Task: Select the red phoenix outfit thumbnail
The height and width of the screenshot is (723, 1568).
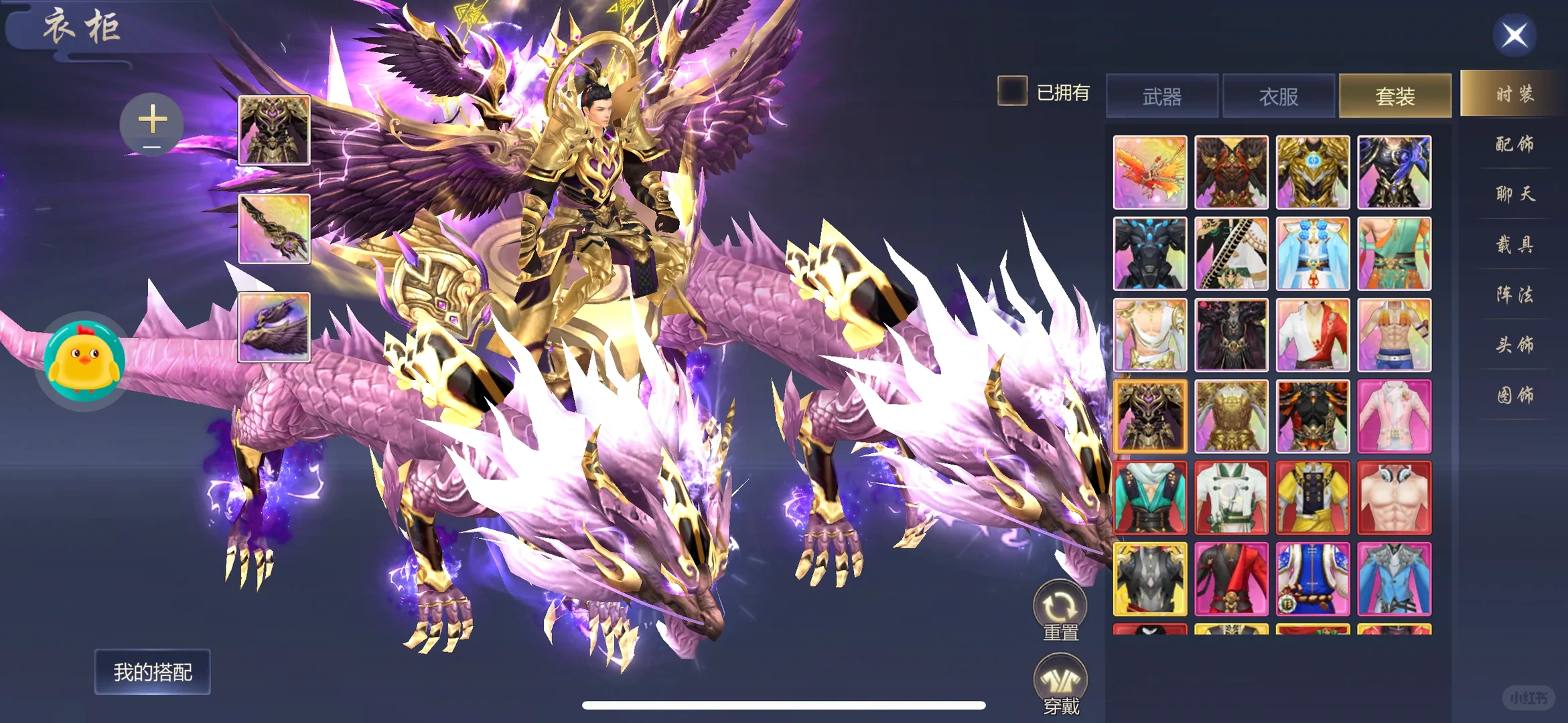Action: pyautogui.click(x=1150, y=172)
